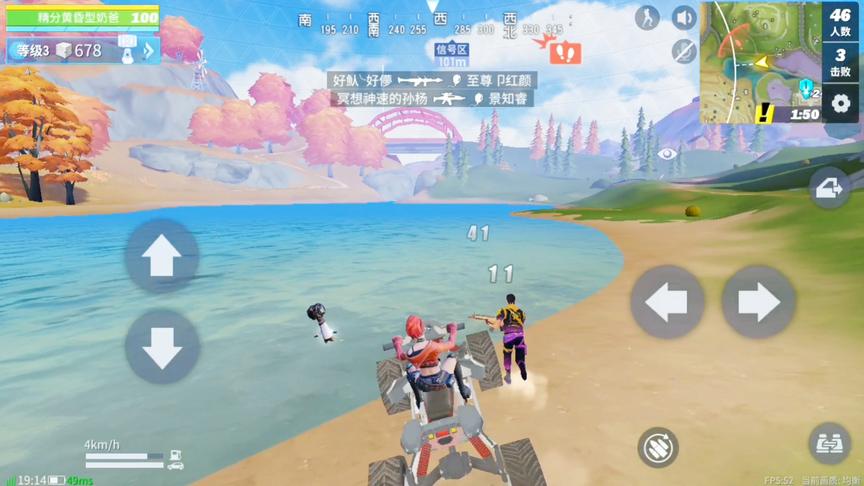The width and height of the screenshot is (864, 486).
Task: Toggle the muted microphone icon
Action: [x=684, y=51]
